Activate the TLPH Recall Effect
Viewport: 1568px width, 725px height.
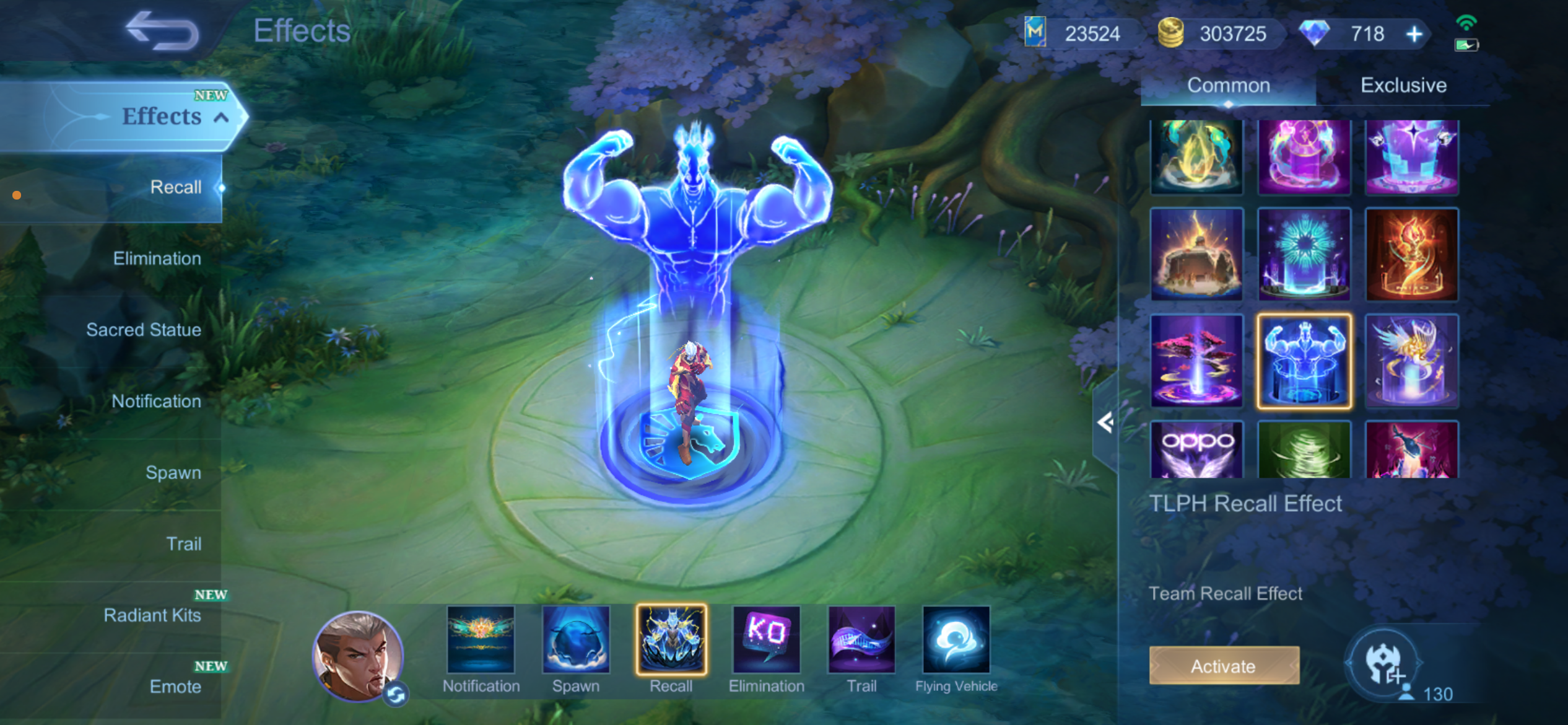(1224, 666)
